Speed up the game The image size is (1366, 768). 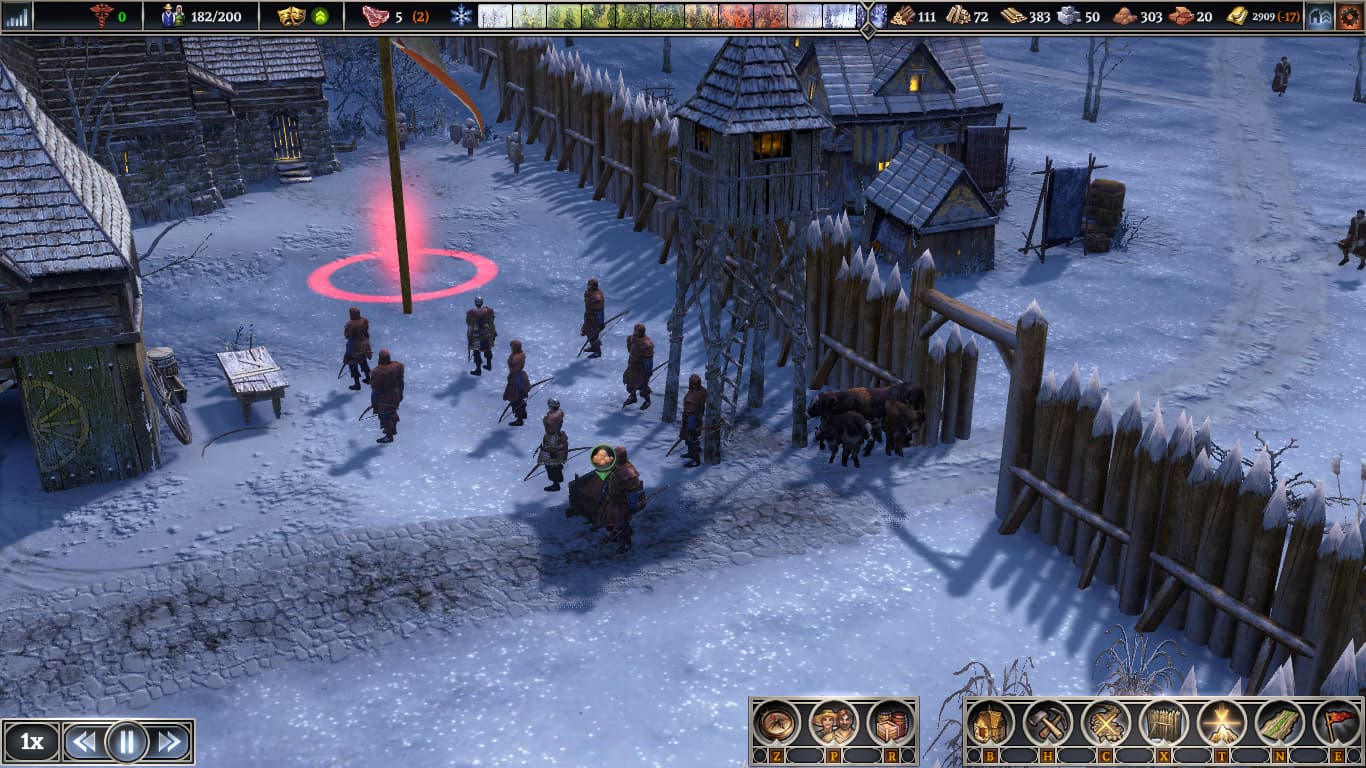click(171, 742)
